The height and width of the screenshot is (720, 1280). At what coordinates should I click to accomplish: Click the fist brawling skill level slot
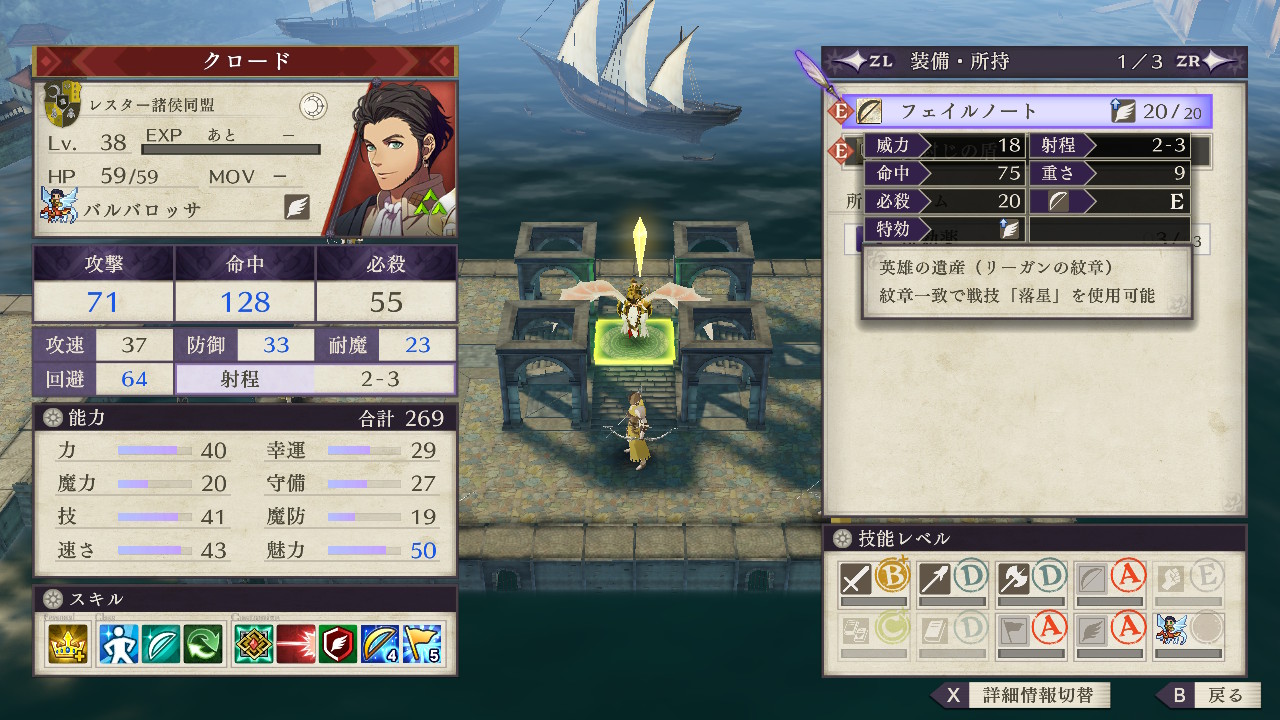1189,582
